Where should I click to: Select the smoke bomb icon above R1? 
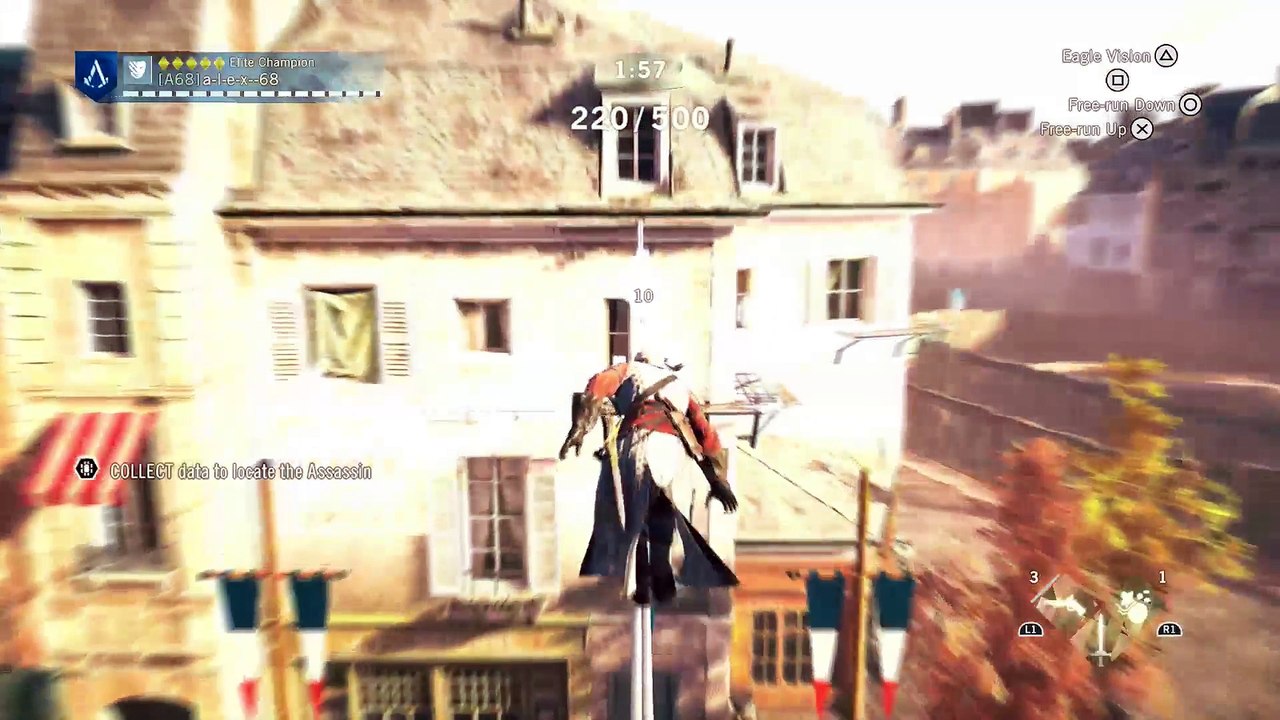tap(1134, 605)
